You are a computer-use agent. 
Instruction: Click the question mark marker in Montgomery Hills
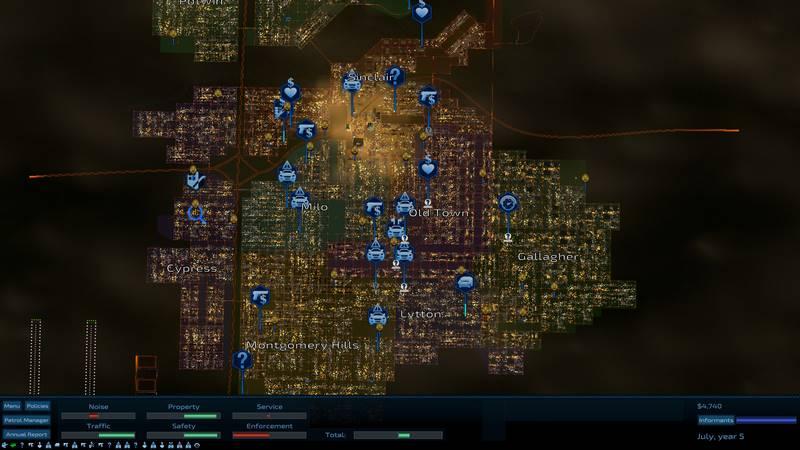pos(242,360)
